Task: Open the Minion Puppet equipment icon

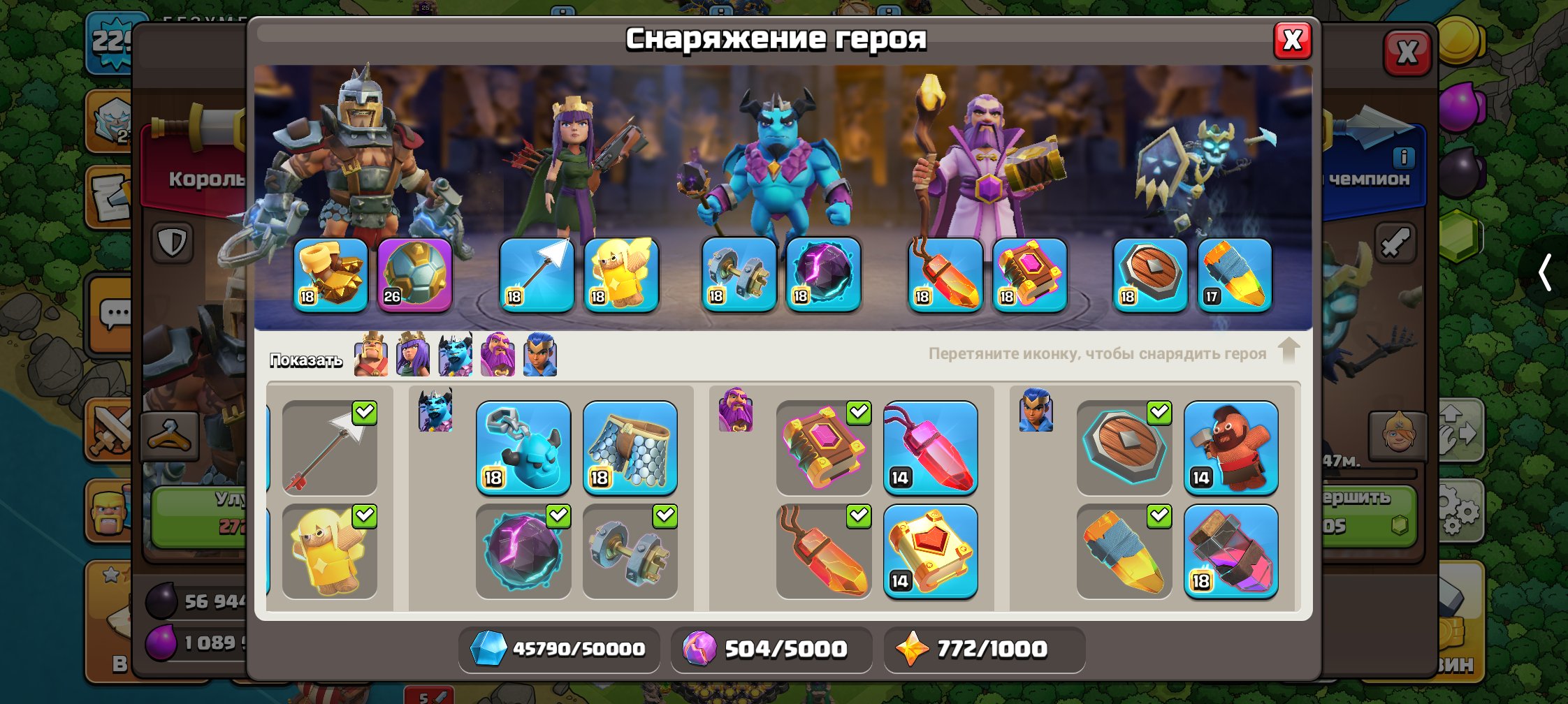Action: 523,450
